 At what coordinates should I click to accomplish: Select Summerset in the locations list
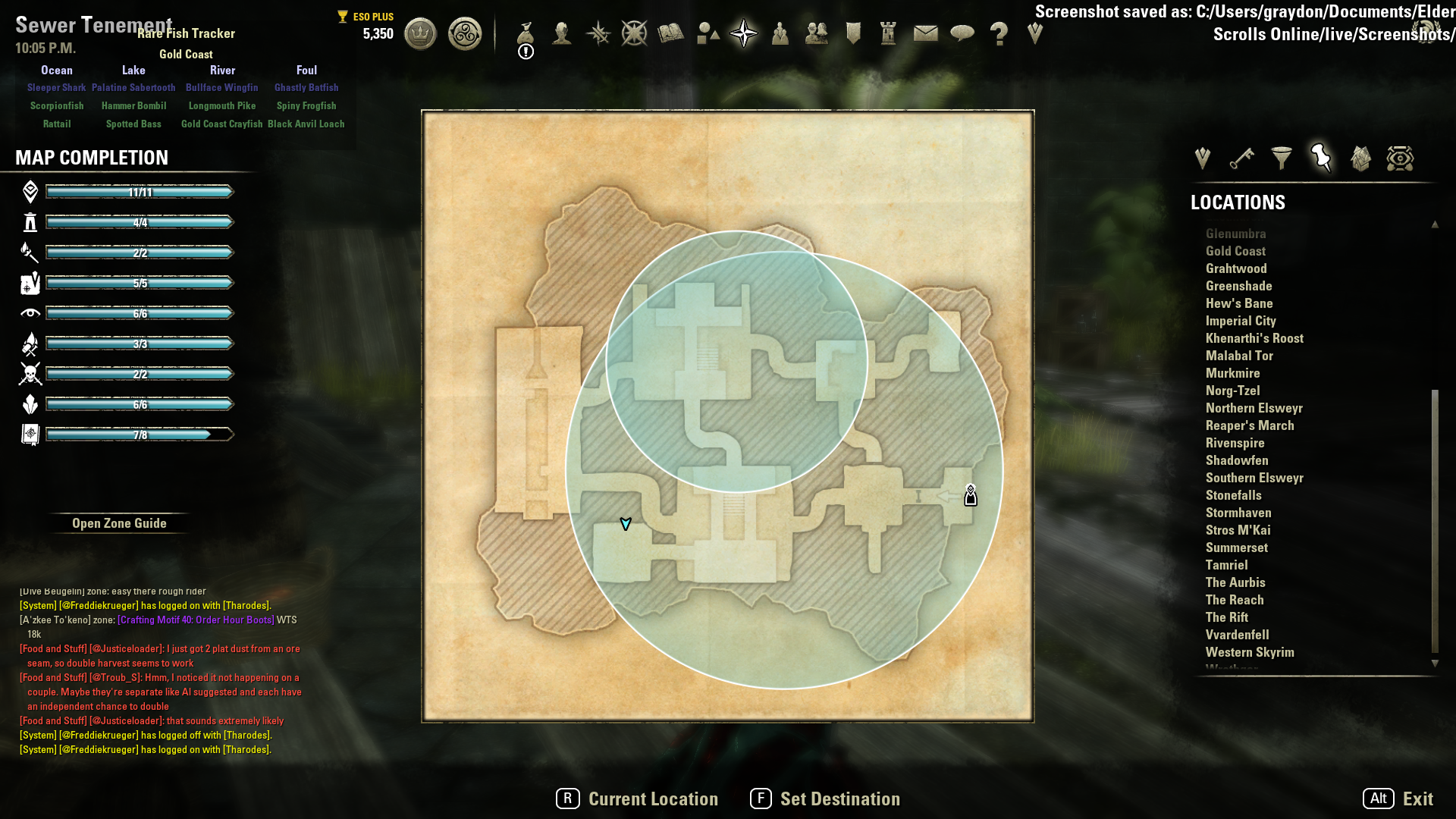click(x=1236, y=548)
